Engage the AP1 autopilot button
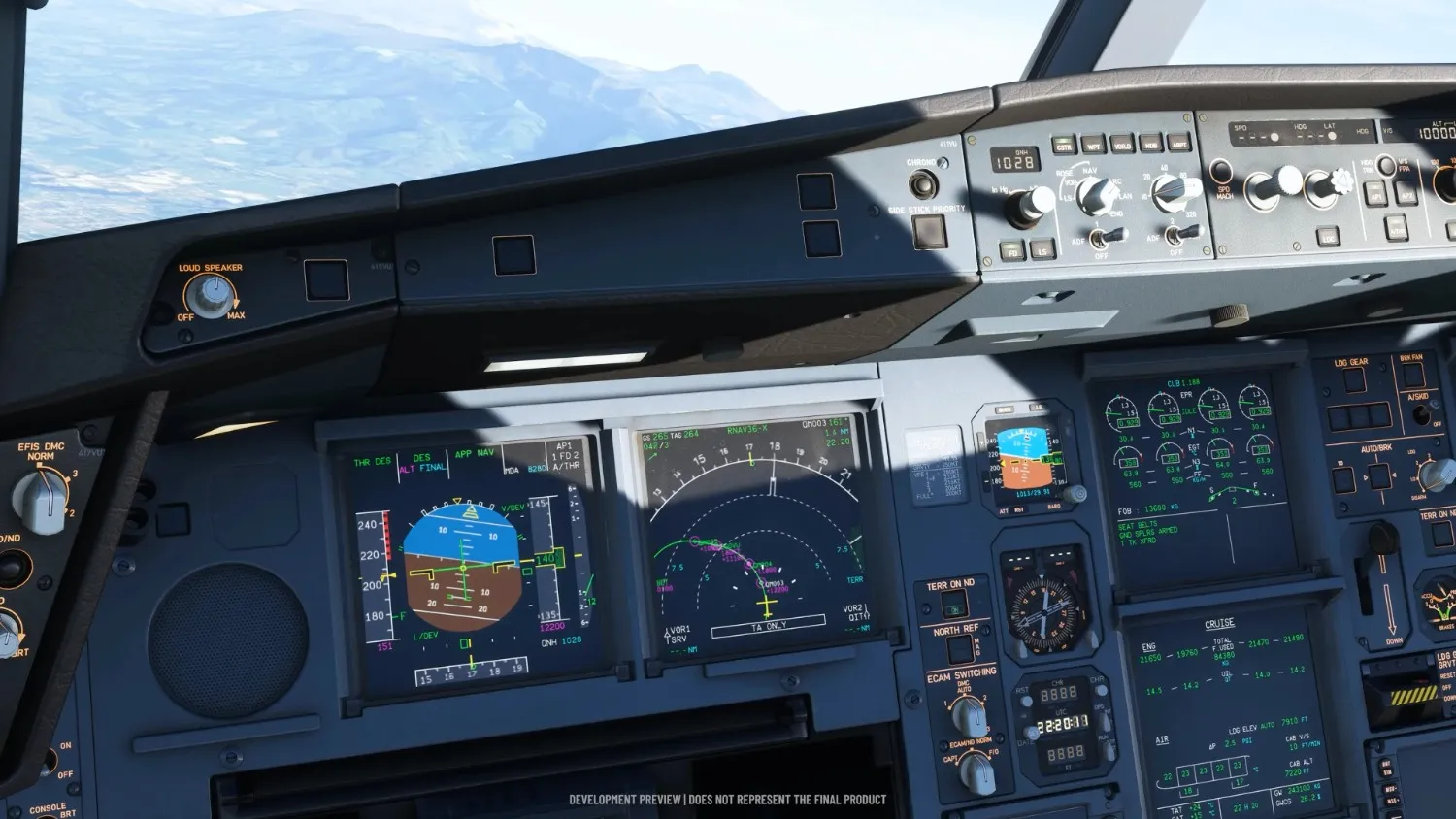Image resolution: width=1456 pixels, height=819 pixels. coord(1374,194)
